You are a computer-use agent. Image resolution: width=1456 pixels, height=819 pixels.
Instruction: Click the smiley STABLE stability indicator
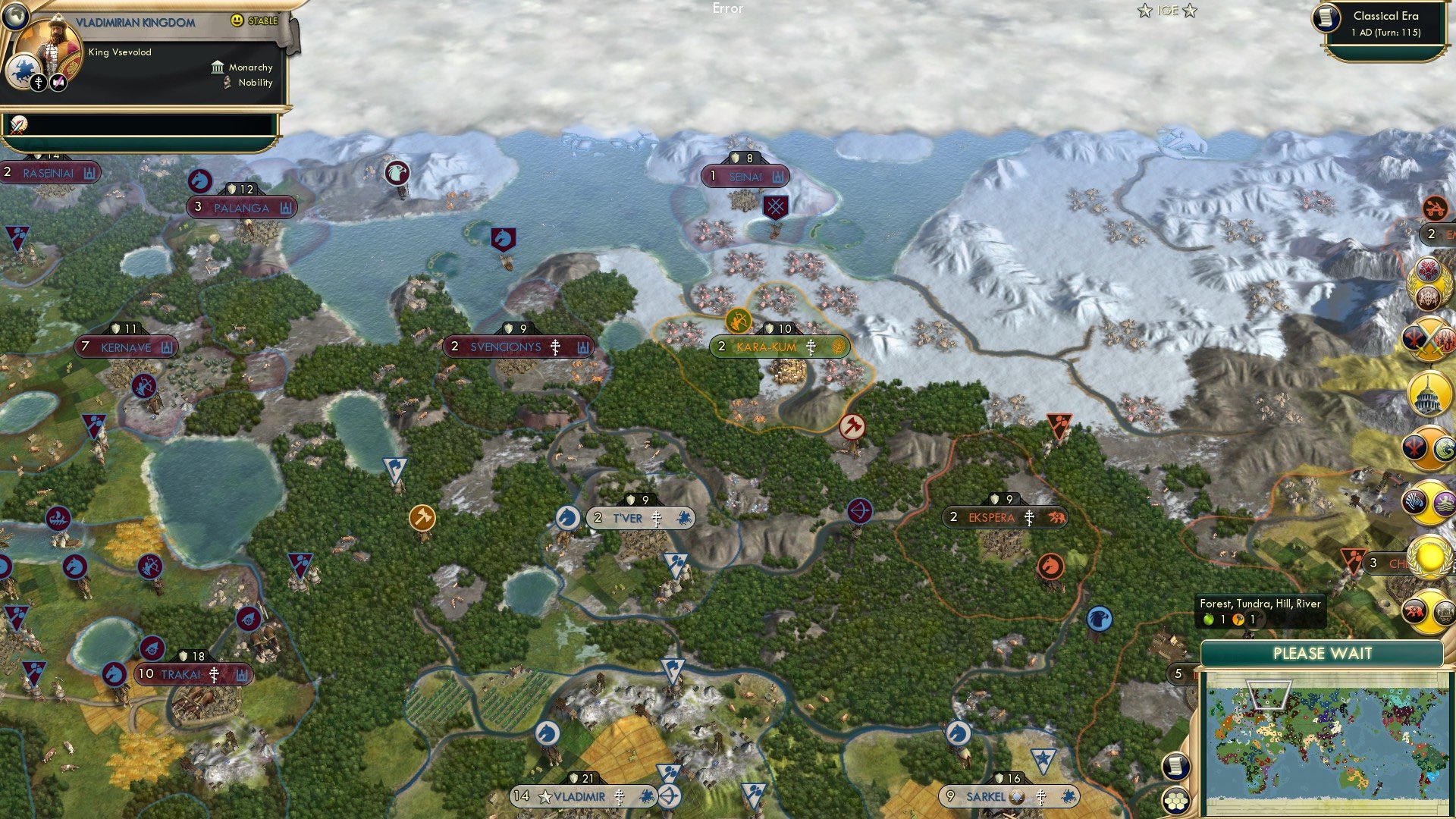(237, 19)
